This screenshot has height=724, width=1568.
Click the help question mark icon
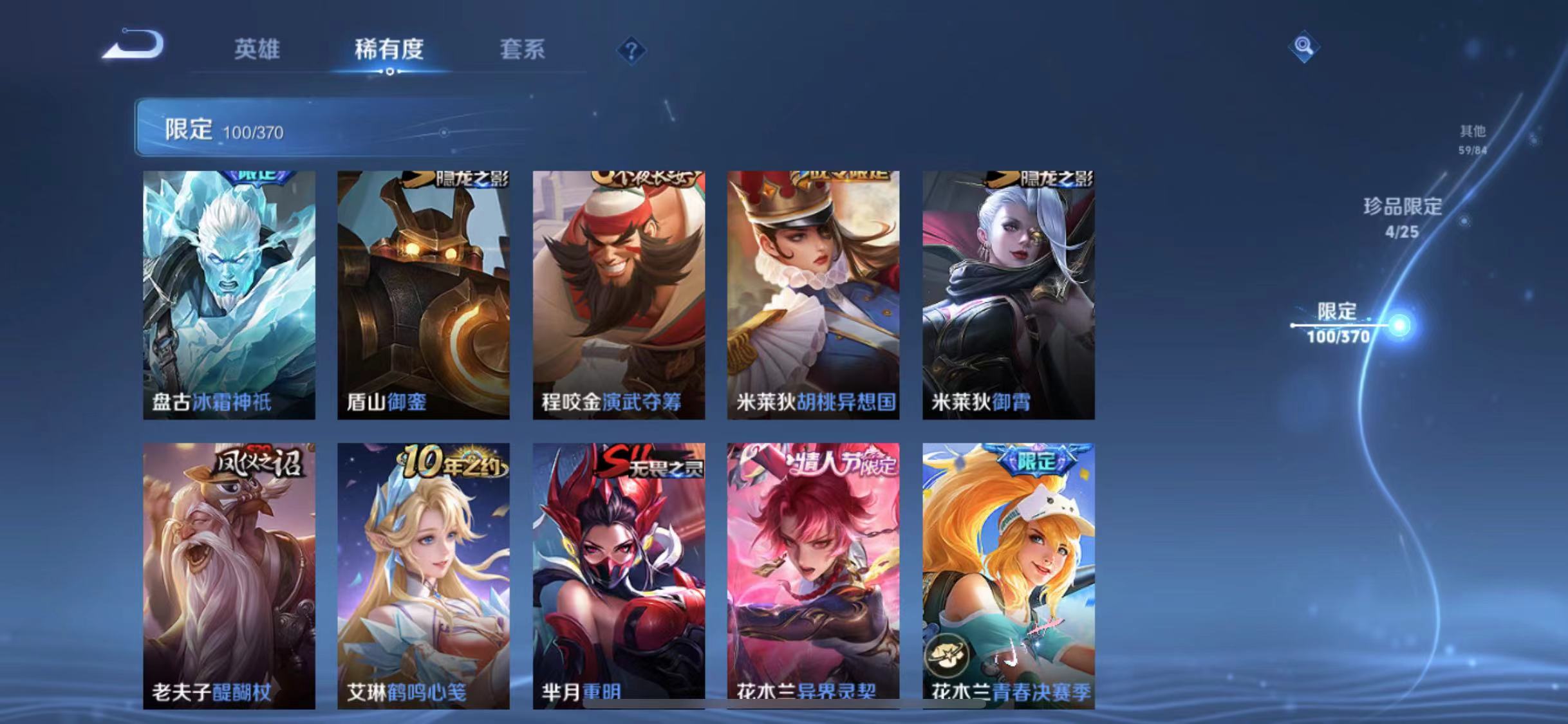632,51
